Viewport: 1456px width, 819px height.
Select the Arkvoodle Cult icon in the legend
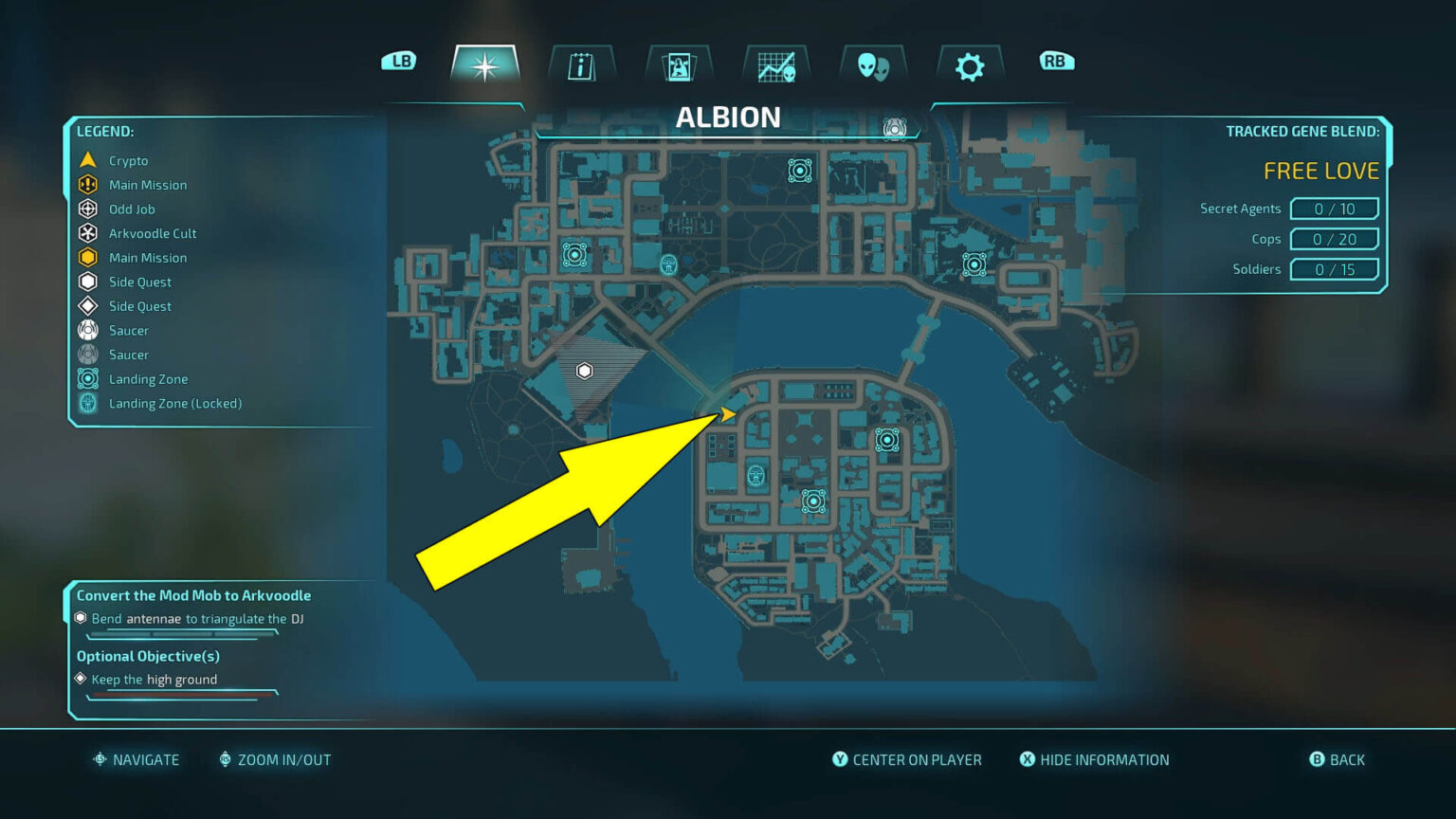coord(87,232)
